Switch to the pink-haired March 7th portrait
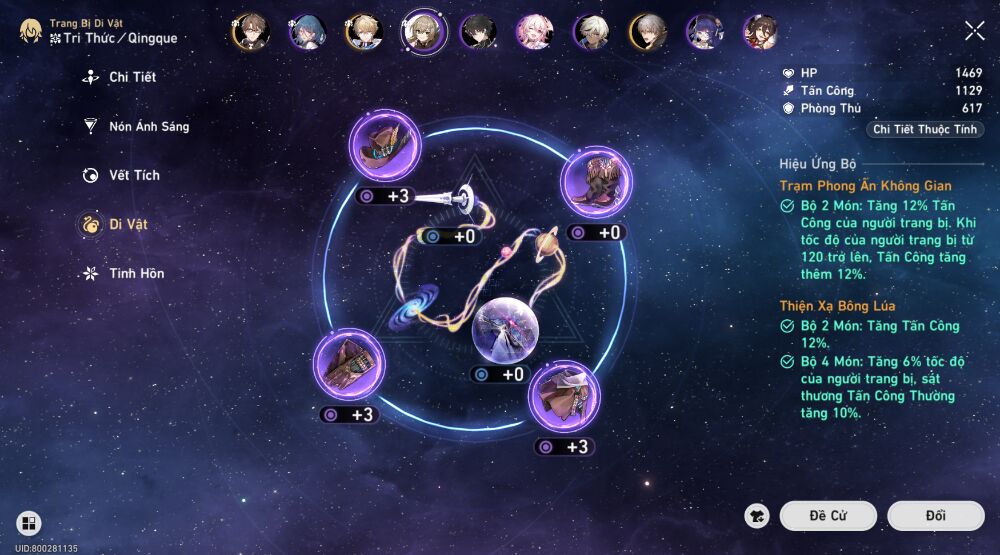 click(x=533, y=32)
